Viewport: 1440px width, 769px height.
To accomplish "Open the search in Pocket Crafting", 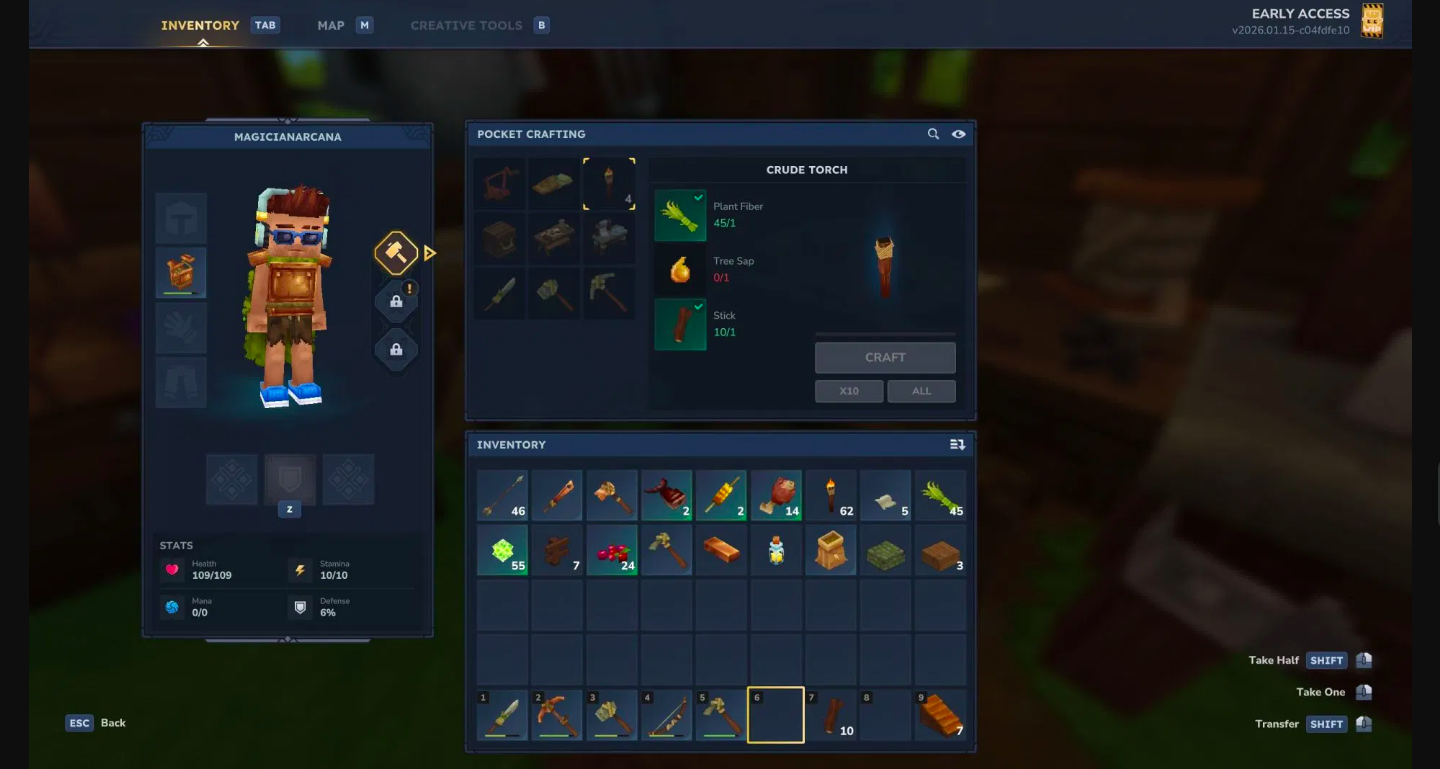I will point(933,134).
